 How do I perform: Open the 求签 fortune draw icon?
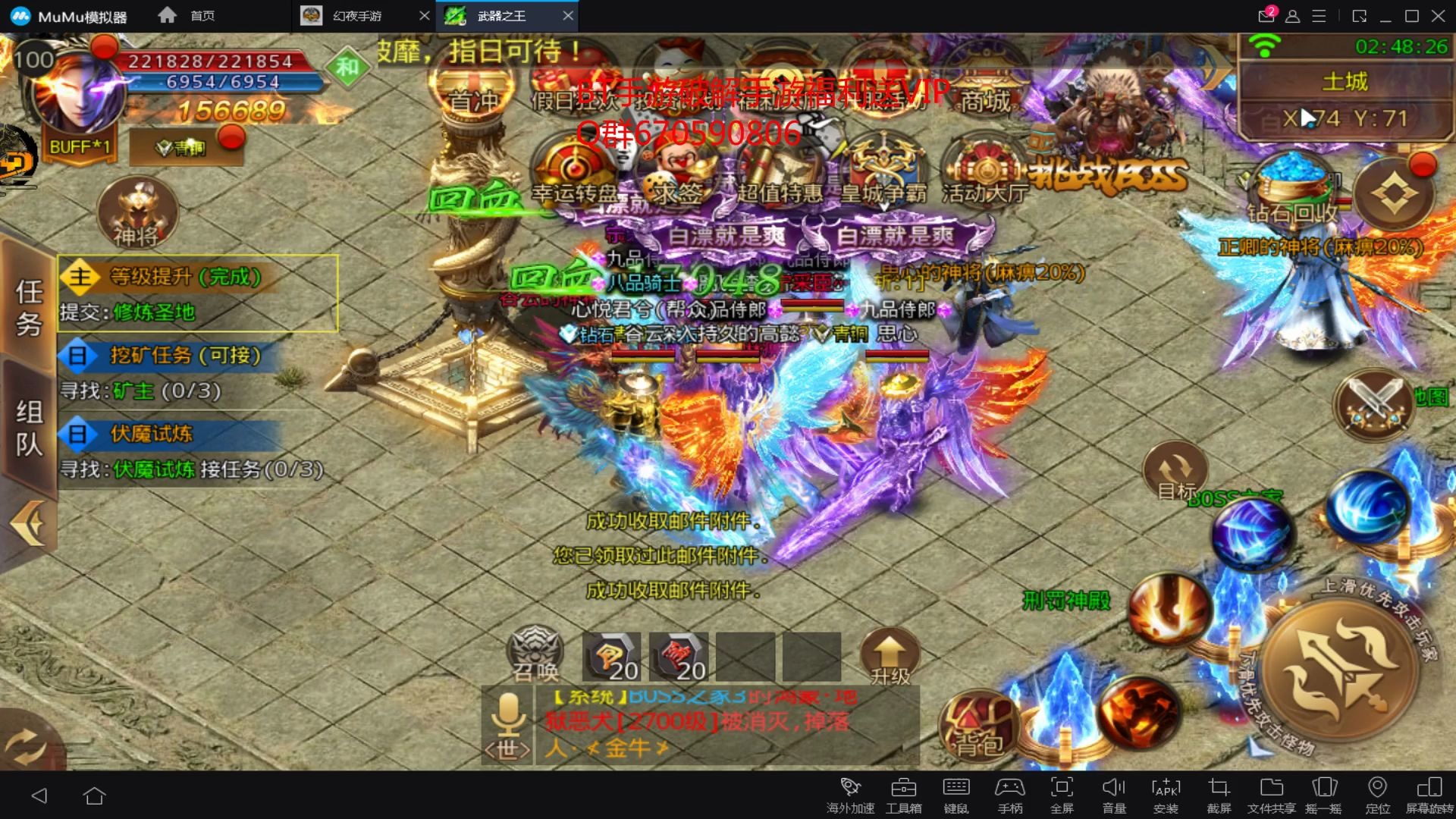pos(677,172)
